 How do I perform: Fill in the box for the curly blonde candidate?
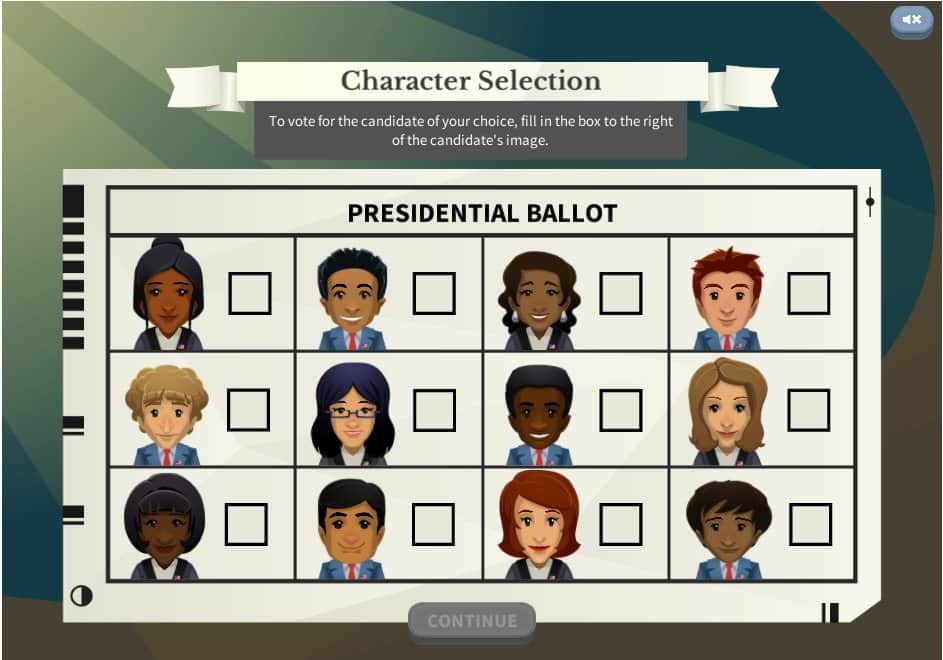248,410
